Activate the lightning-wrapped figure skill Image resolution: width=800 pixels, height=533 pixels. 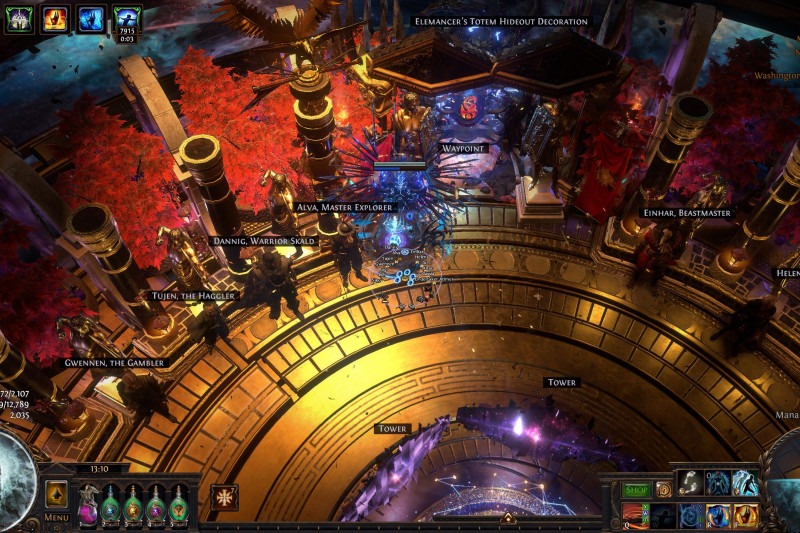[745, 484]
